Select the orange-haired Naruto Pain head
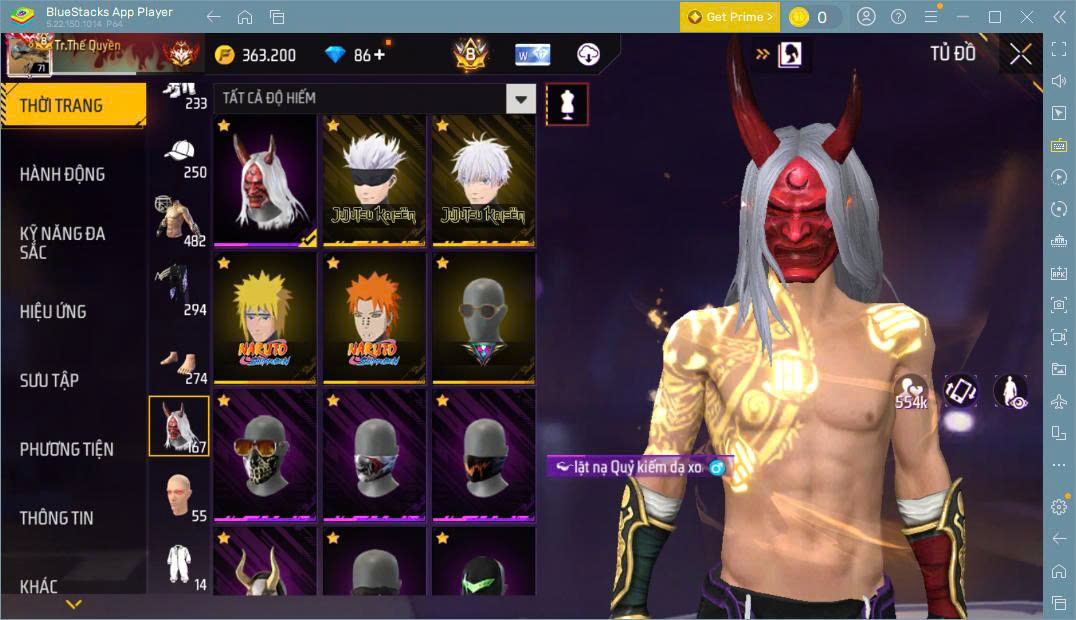Image resolution: width=1076 pixels, height=620 pixels. 373,319
